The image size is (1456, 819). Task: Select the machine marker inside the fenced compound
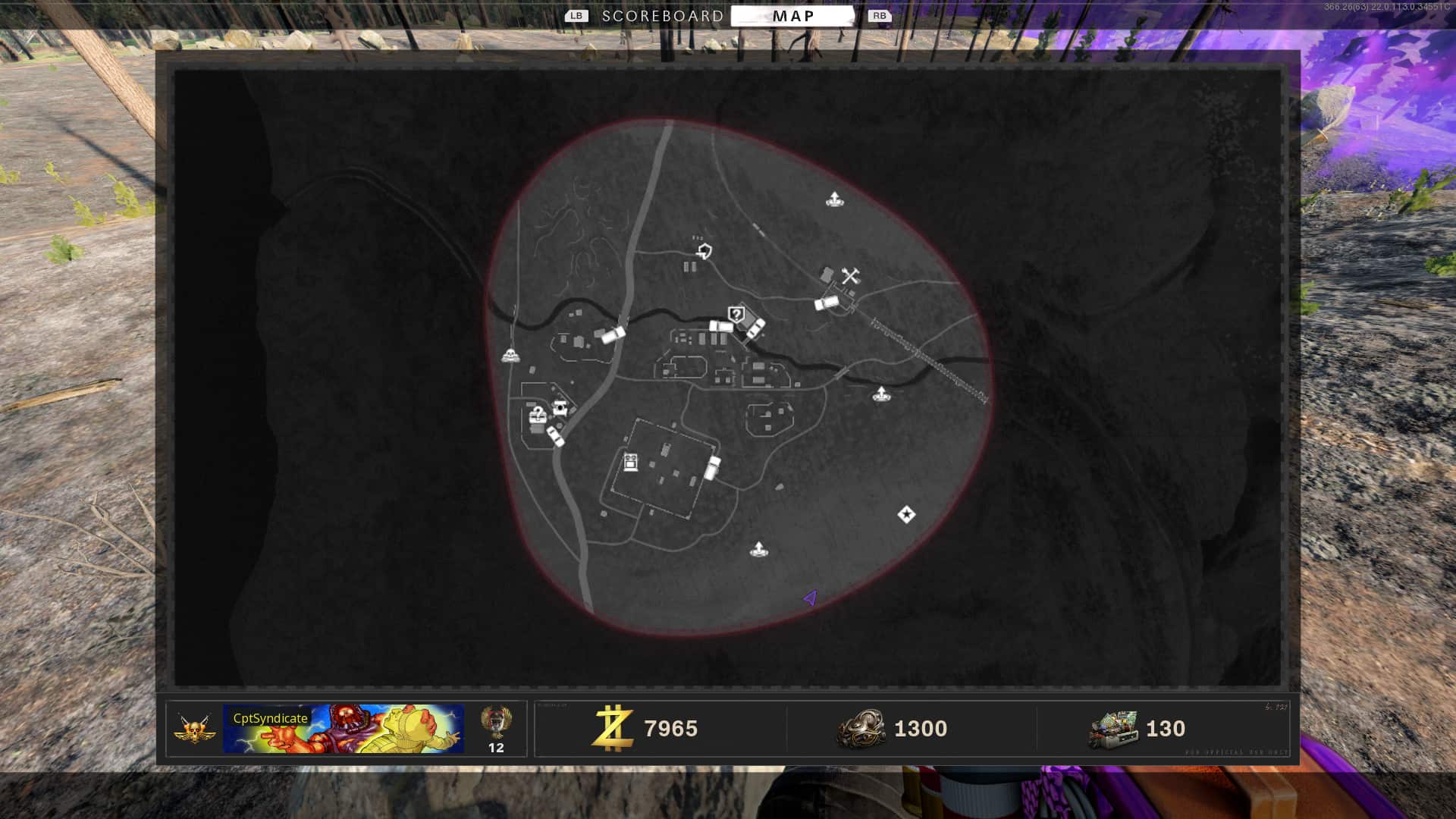pyautogui.click(x=631, y=462)
